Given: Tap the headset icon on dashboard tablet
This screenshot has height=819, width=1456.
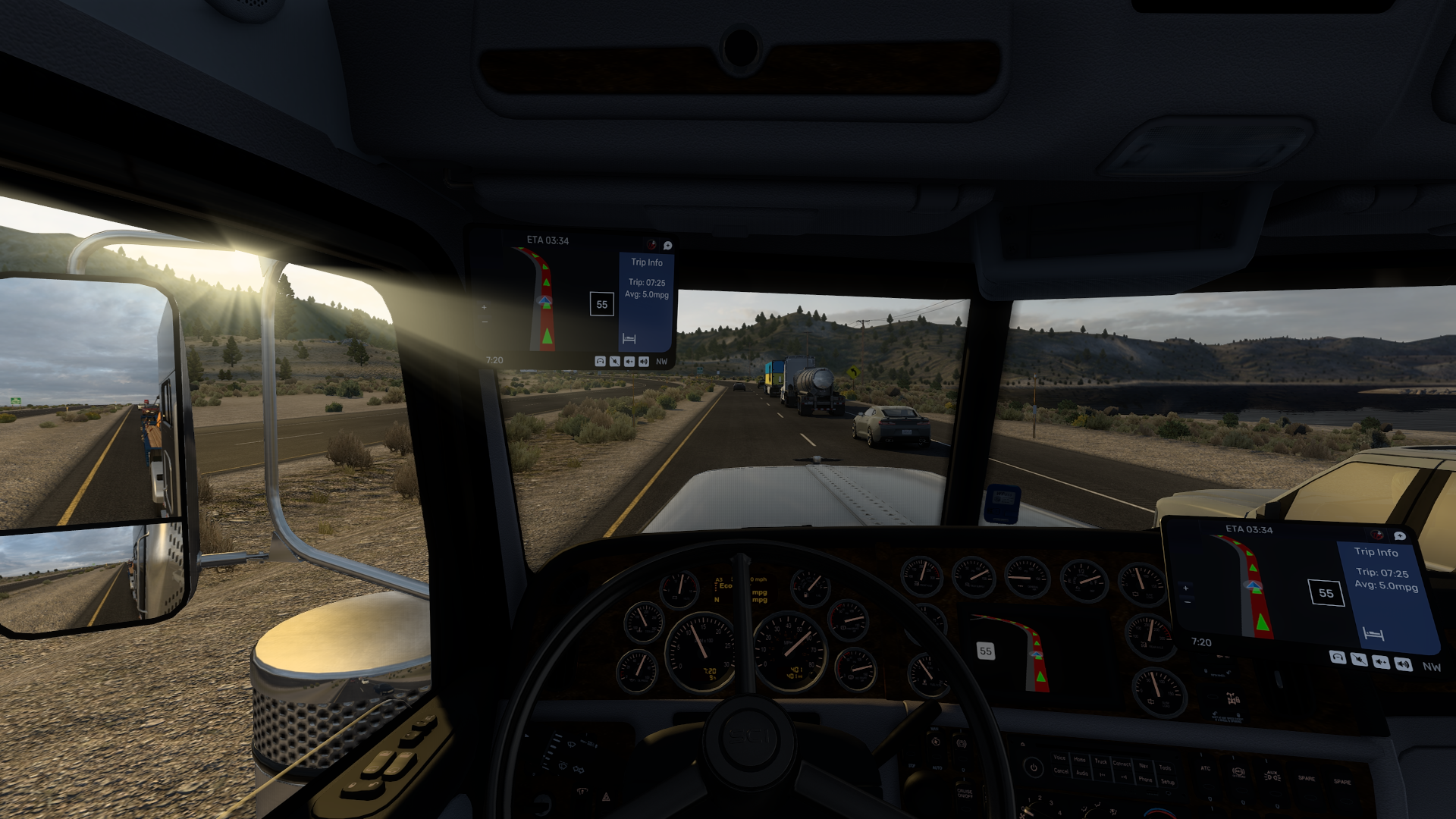Looking at the screenshot, I should (x=1338, y=657).
